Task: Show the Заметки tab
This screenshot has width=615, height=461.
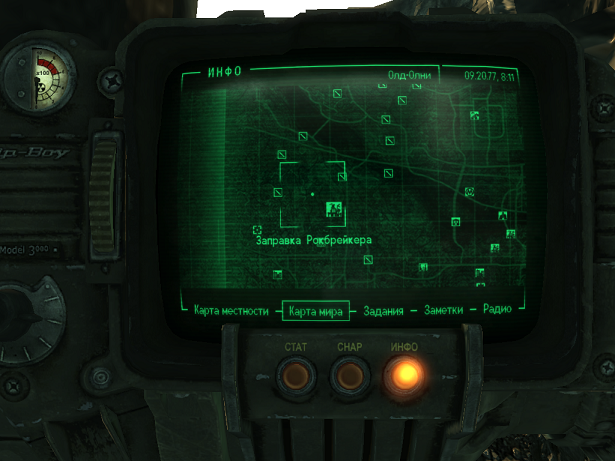Action: (x=443, y=311)
